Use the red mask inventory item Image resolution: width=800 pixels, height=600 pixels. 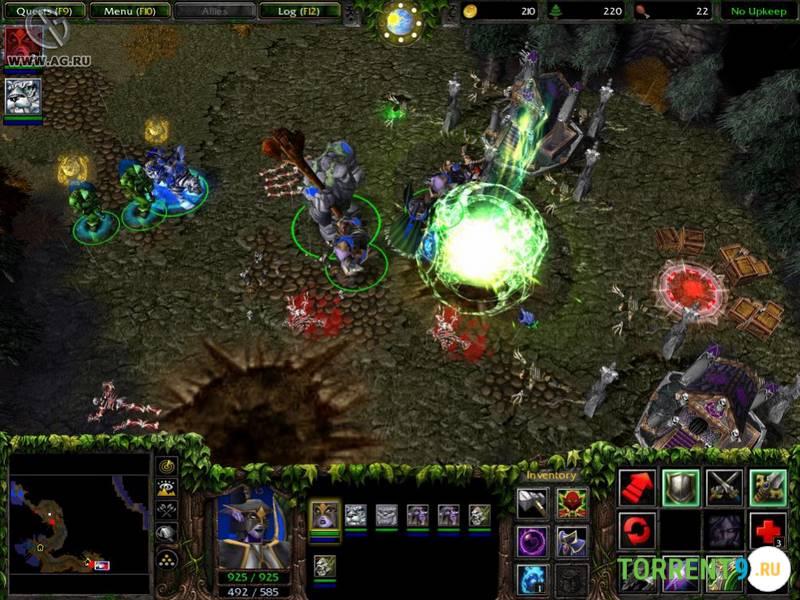[x=572, y=503]
